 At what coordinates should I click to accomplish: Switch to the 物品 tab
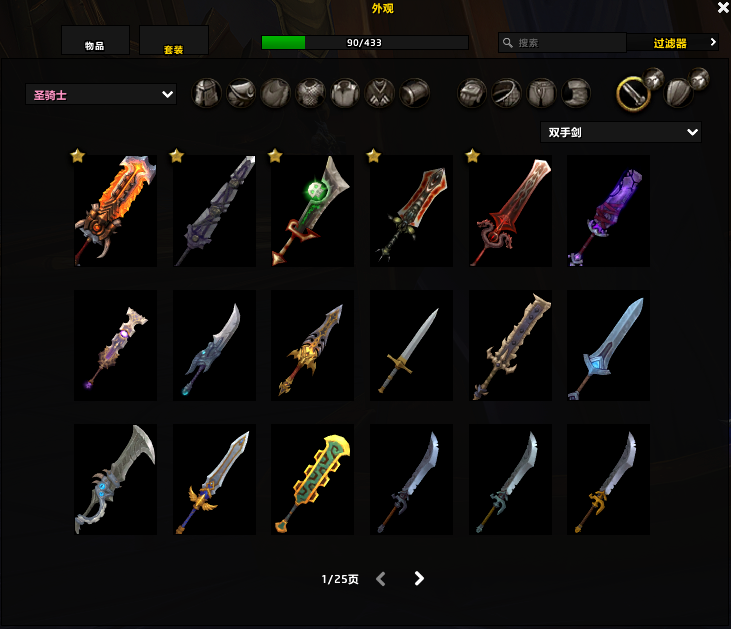95,42
